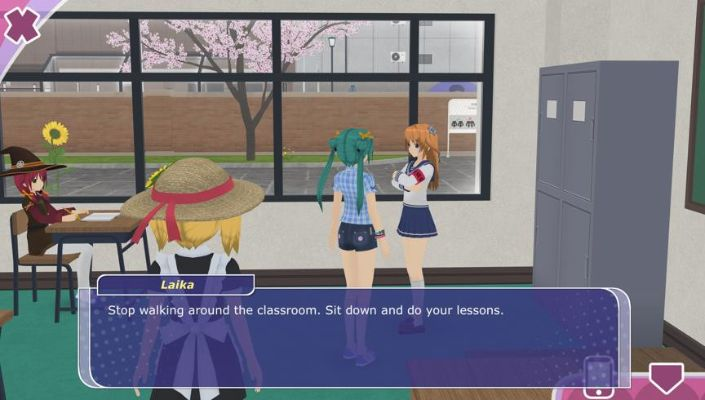Close the dialogue with the pink X

click(x=20, y=22)
